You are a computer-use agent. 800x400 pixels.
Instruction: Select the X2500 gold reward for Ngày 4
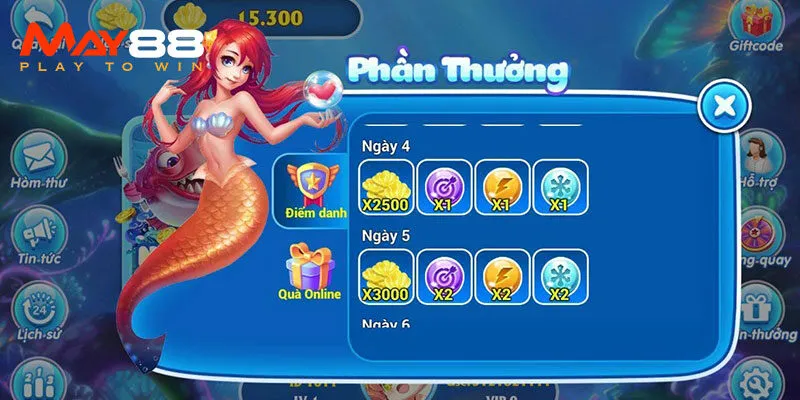(385, 188)
